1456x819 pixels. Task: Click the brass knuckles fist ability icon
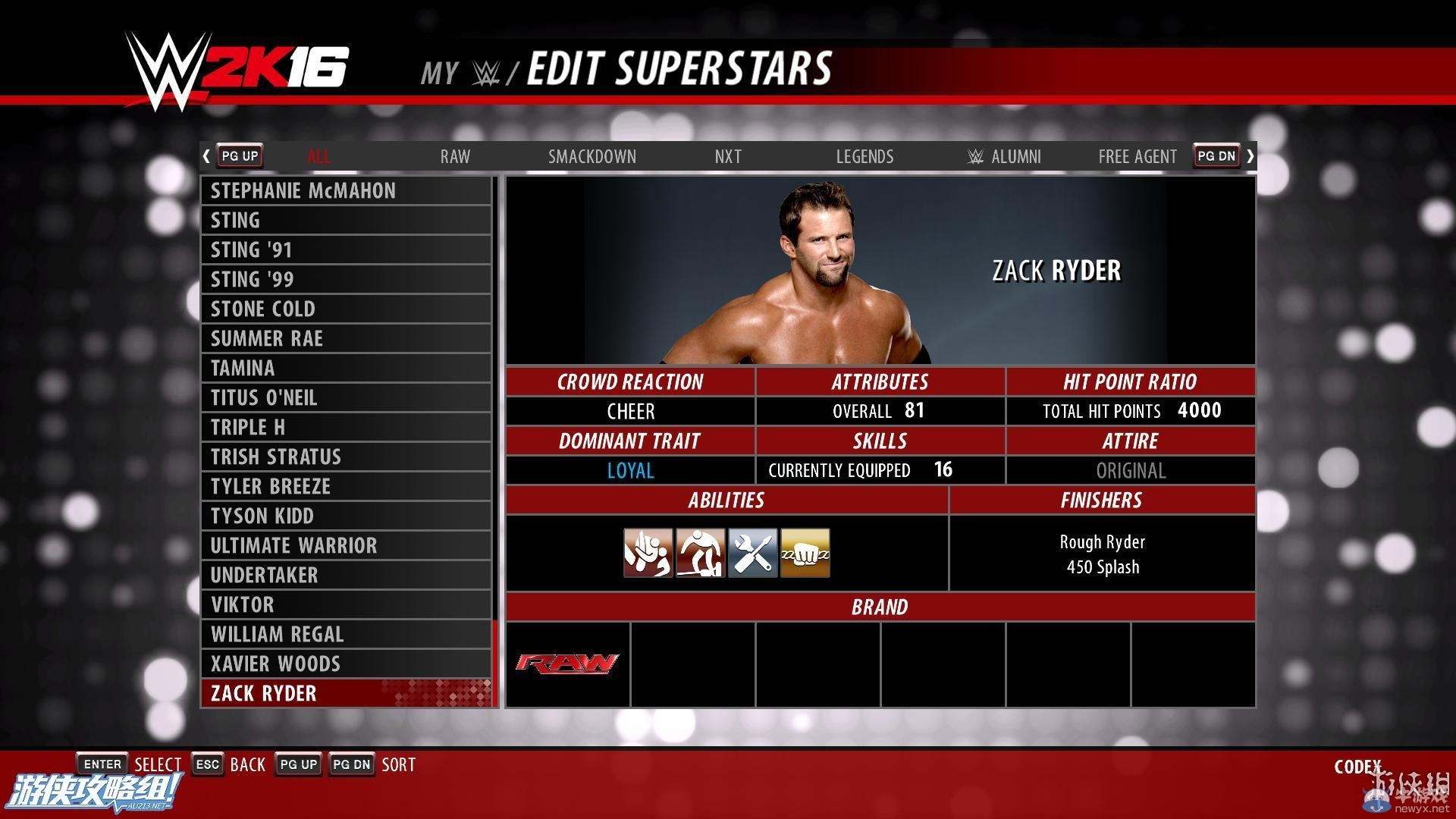click(805, 553)
